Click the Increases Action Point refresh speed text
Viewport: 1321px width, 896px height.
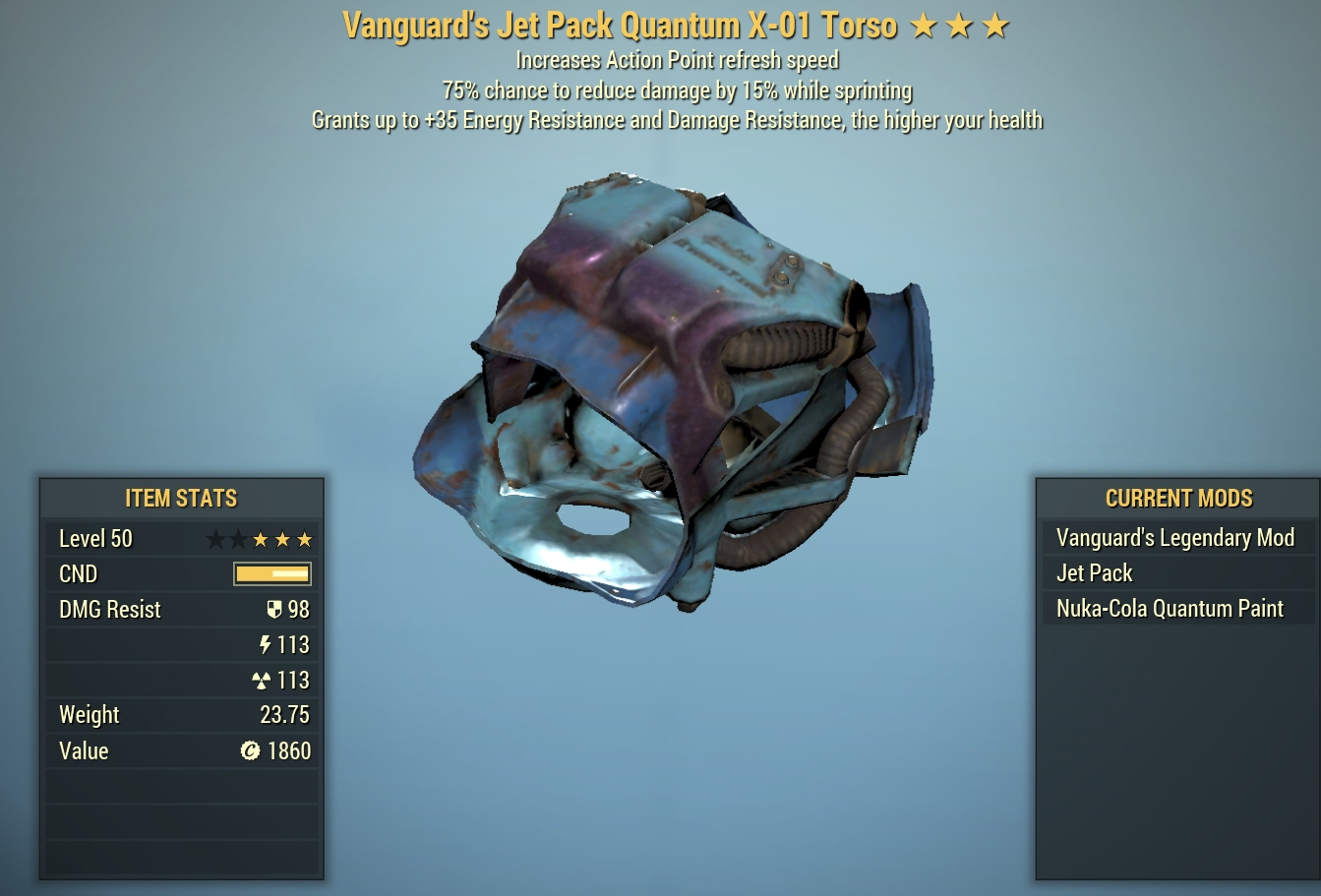click(x=677, y=60)
